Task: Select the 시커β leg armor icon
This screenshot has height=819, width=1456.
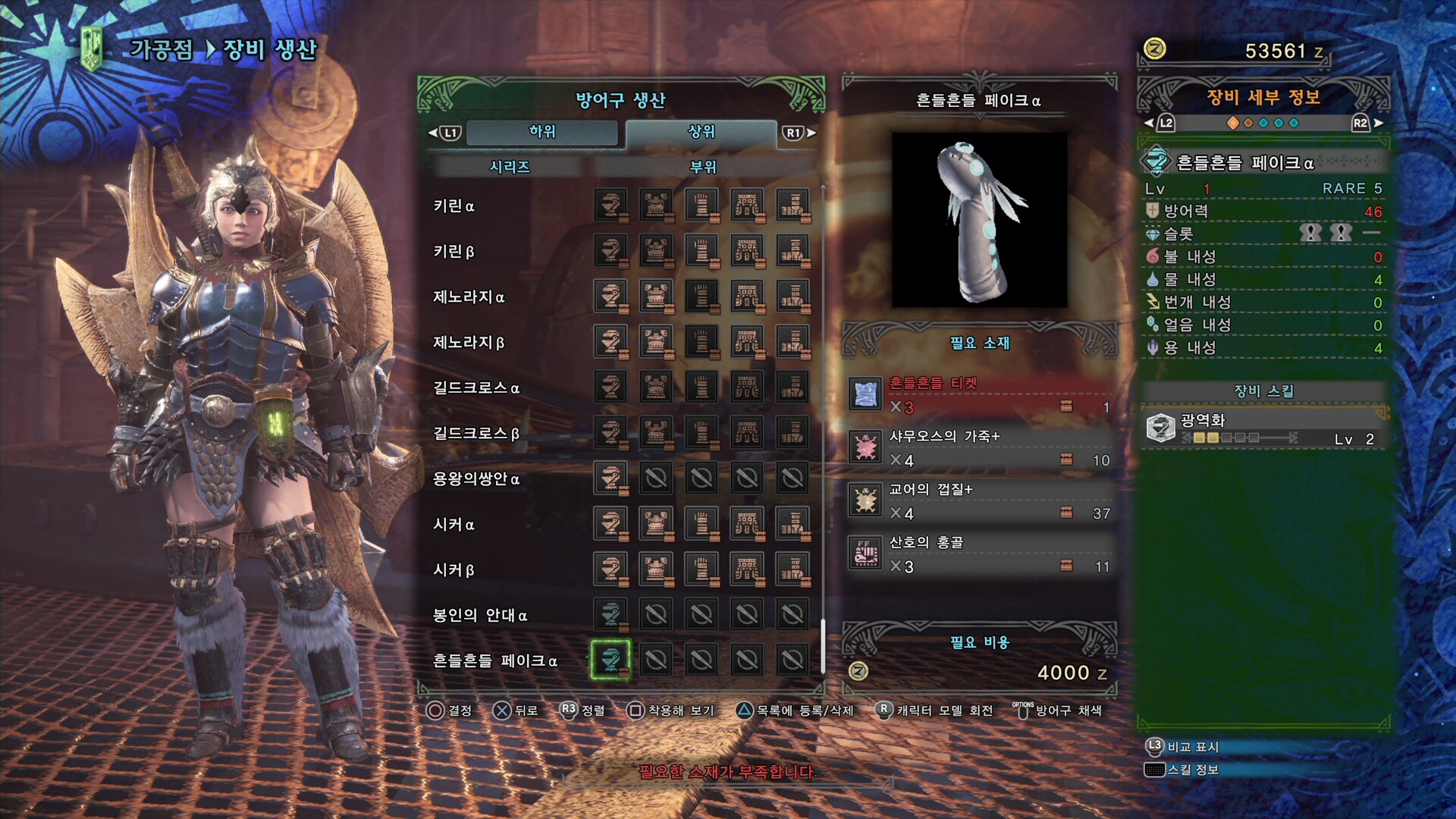Action: [792, 570]
